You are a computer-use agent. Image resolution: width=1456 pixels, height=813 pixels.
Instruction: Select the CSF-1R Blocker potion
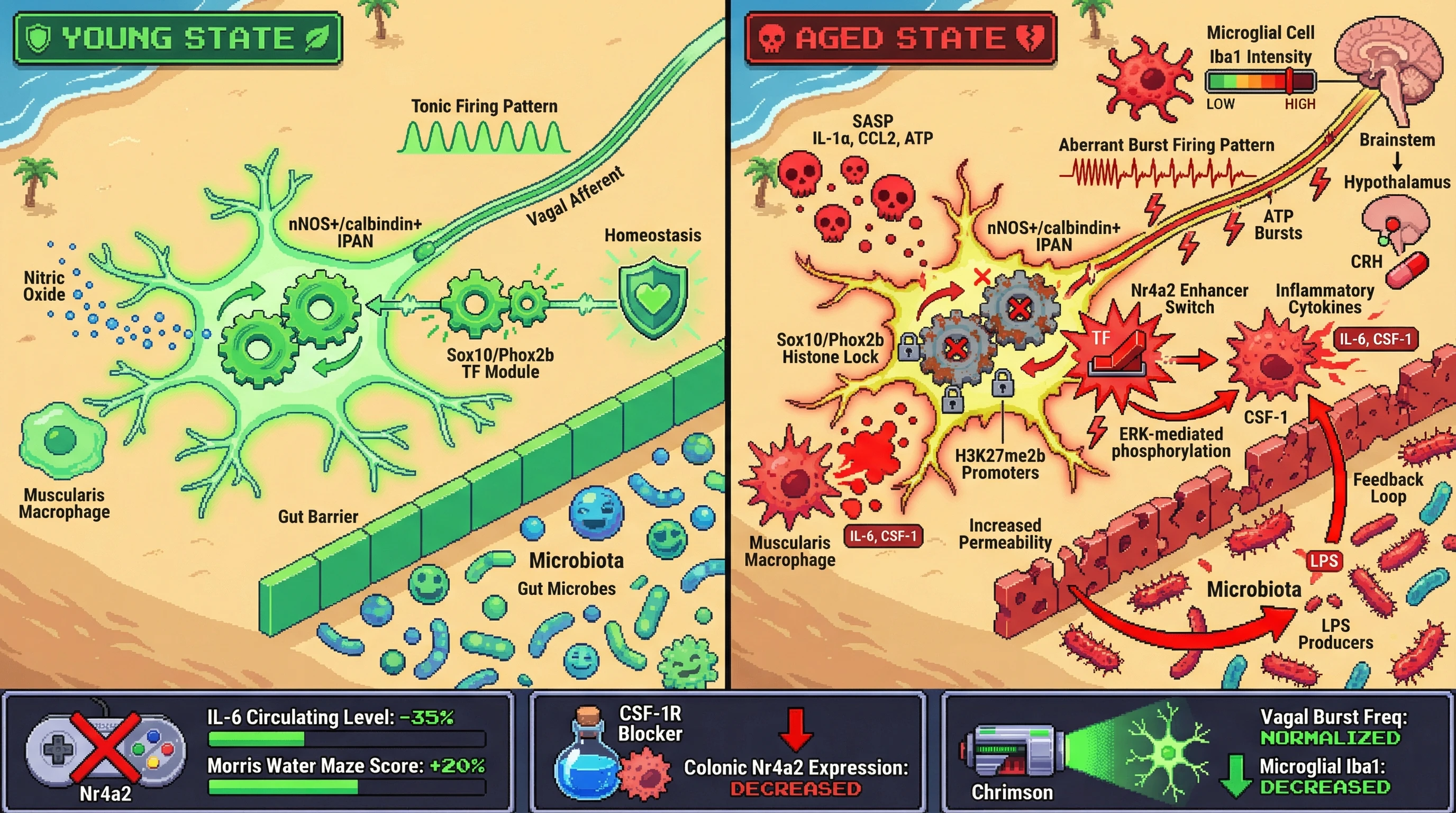click(x=588, y=755)
